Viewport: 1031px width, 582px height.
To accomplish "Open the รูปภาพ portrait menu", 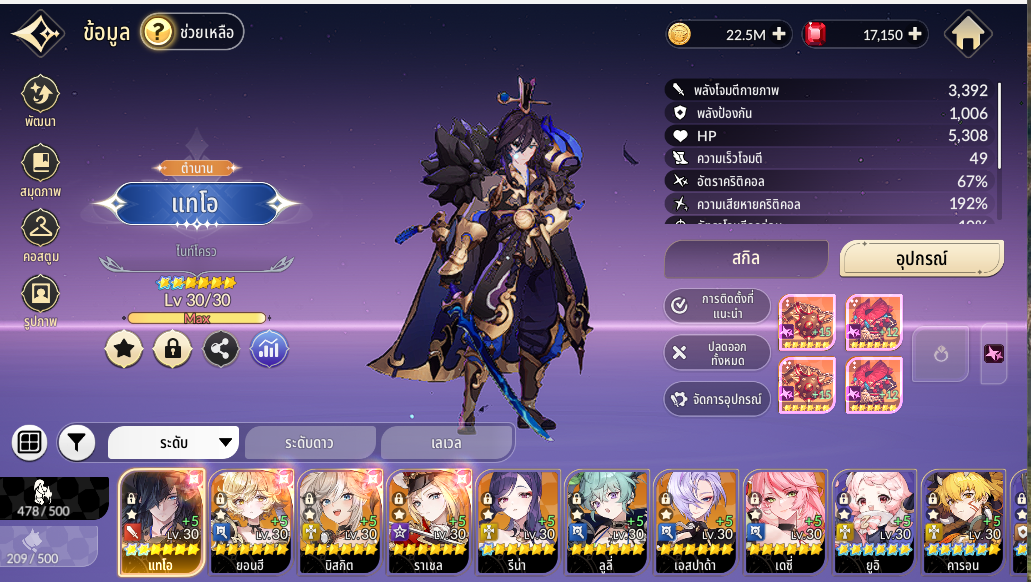I will pyautogui.click(x=41, y=300).
